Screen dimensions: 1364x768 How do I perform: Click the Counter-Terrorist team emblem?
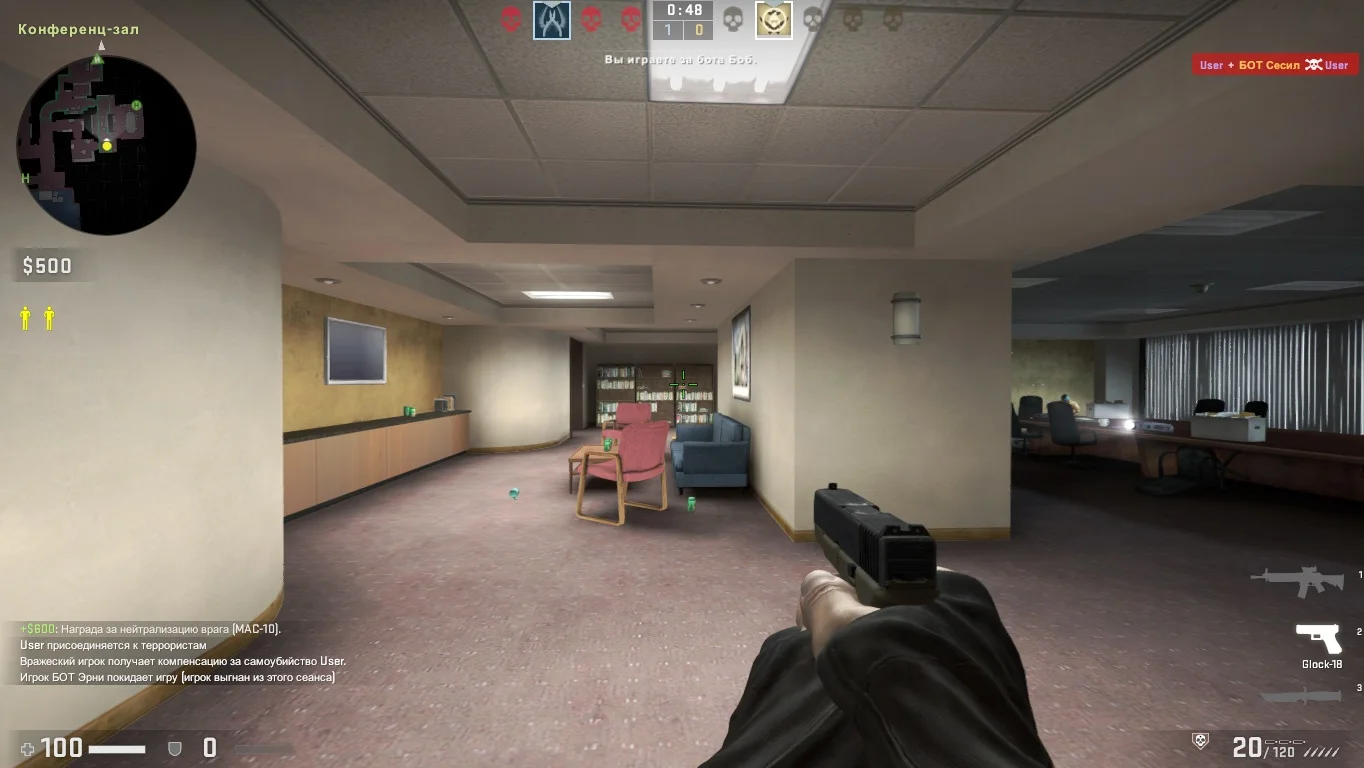[552, 20]
